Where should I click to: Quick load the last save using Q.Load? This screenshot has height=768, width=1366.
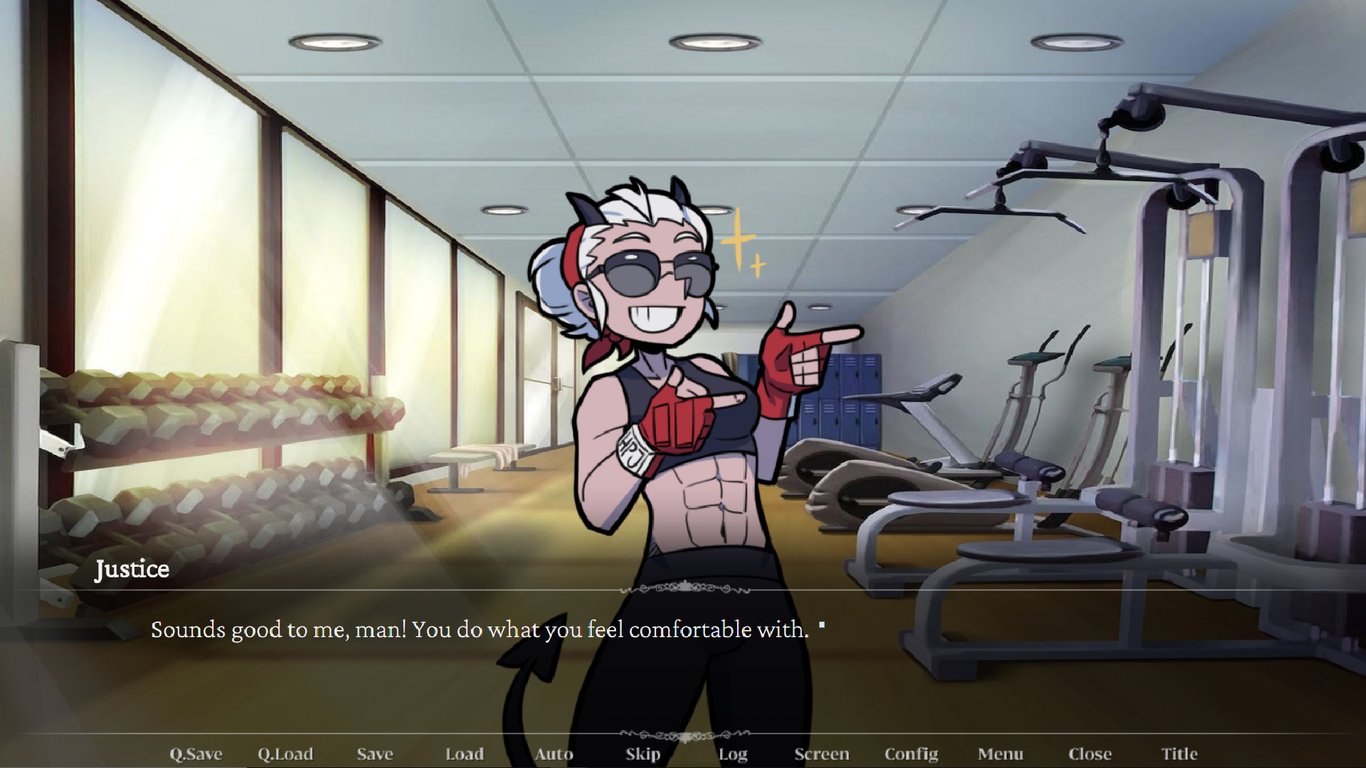click(x=286, y=753)
